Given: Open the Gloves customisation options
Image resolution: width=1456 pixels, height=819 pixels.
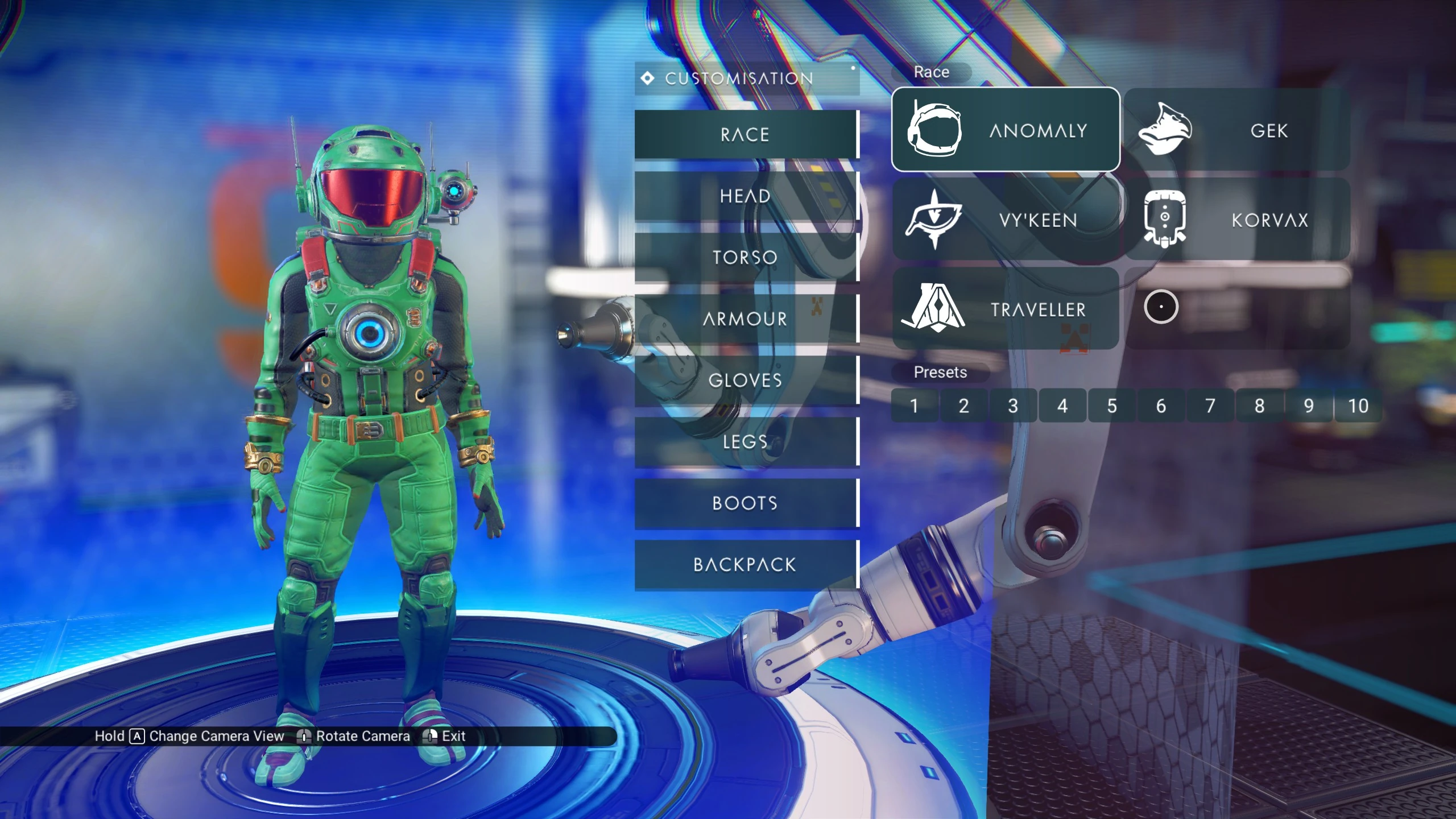Looking at the screenshot, I should [745, 380].
